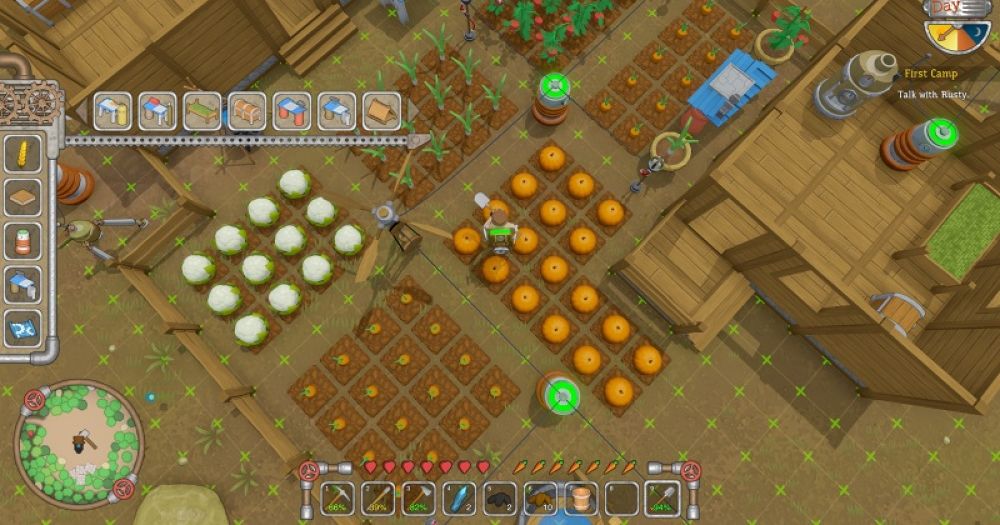This screenshot has height=525, width=1000.
Task: Switch to the workstation build category
Action: point(22,284)
